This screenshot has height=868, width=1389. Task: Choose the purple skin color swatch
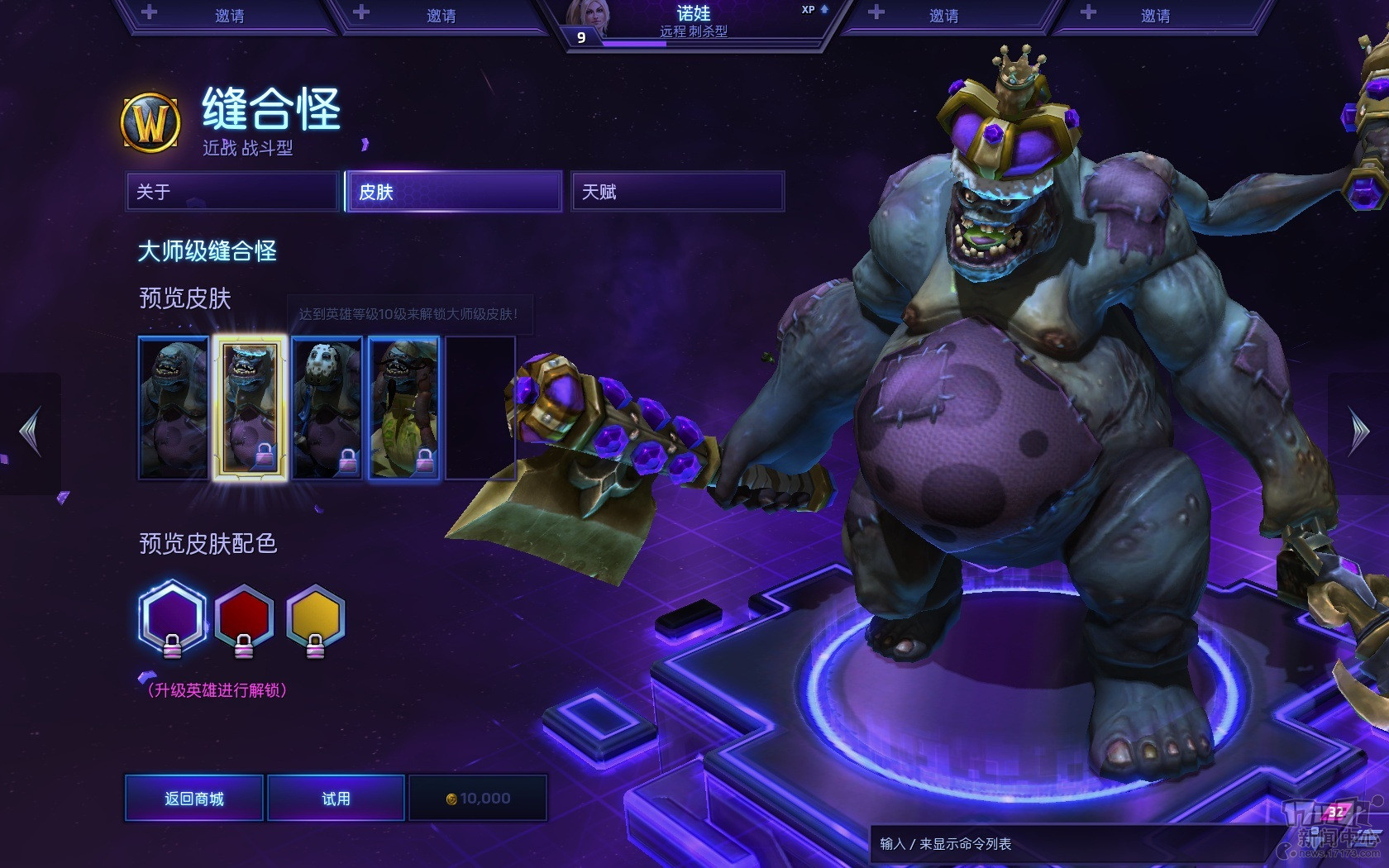pos(172,618)
